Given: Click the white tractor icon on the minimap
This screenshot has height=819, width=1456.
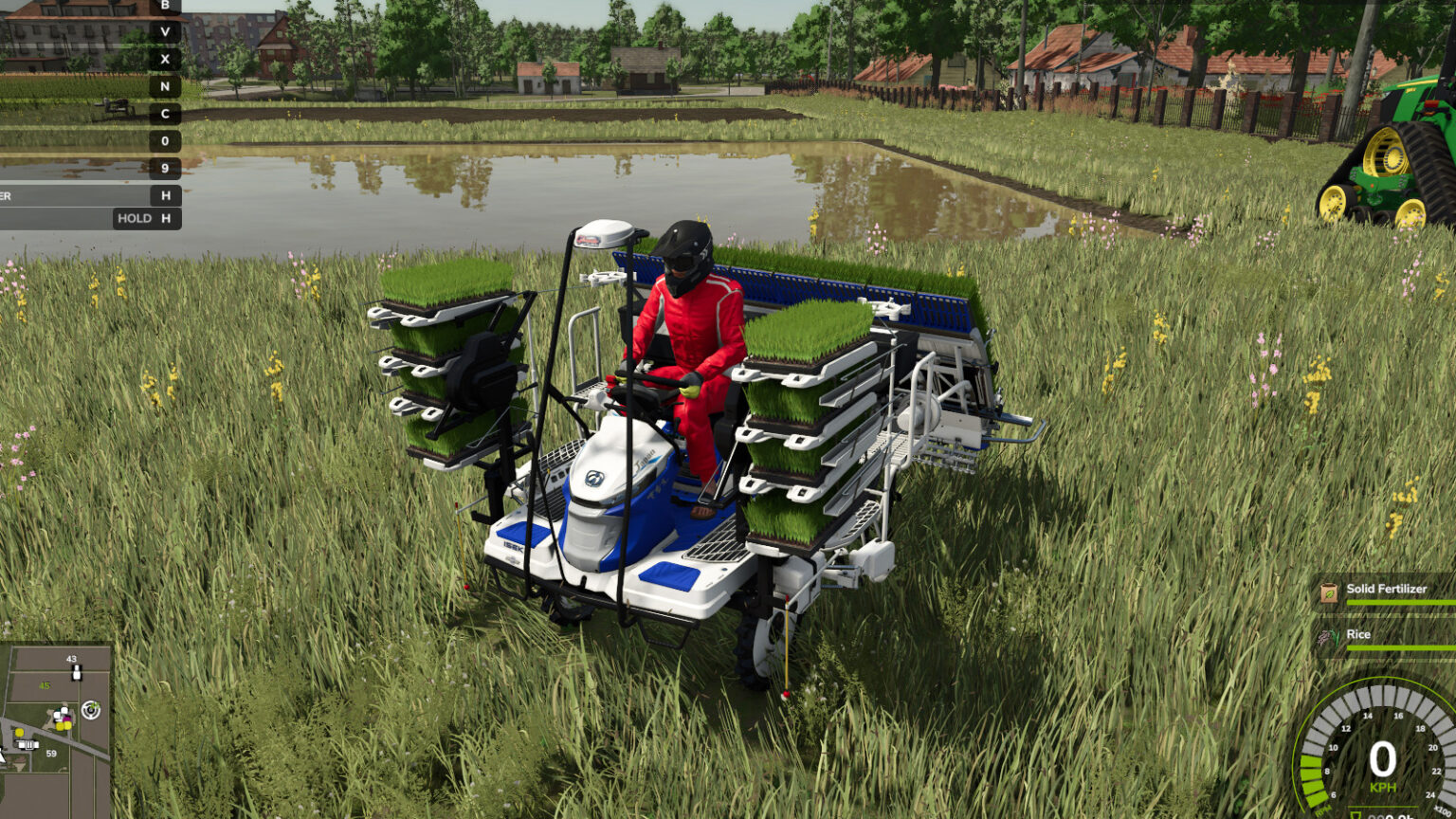Looking at the screenshot, I should [28, 744].
